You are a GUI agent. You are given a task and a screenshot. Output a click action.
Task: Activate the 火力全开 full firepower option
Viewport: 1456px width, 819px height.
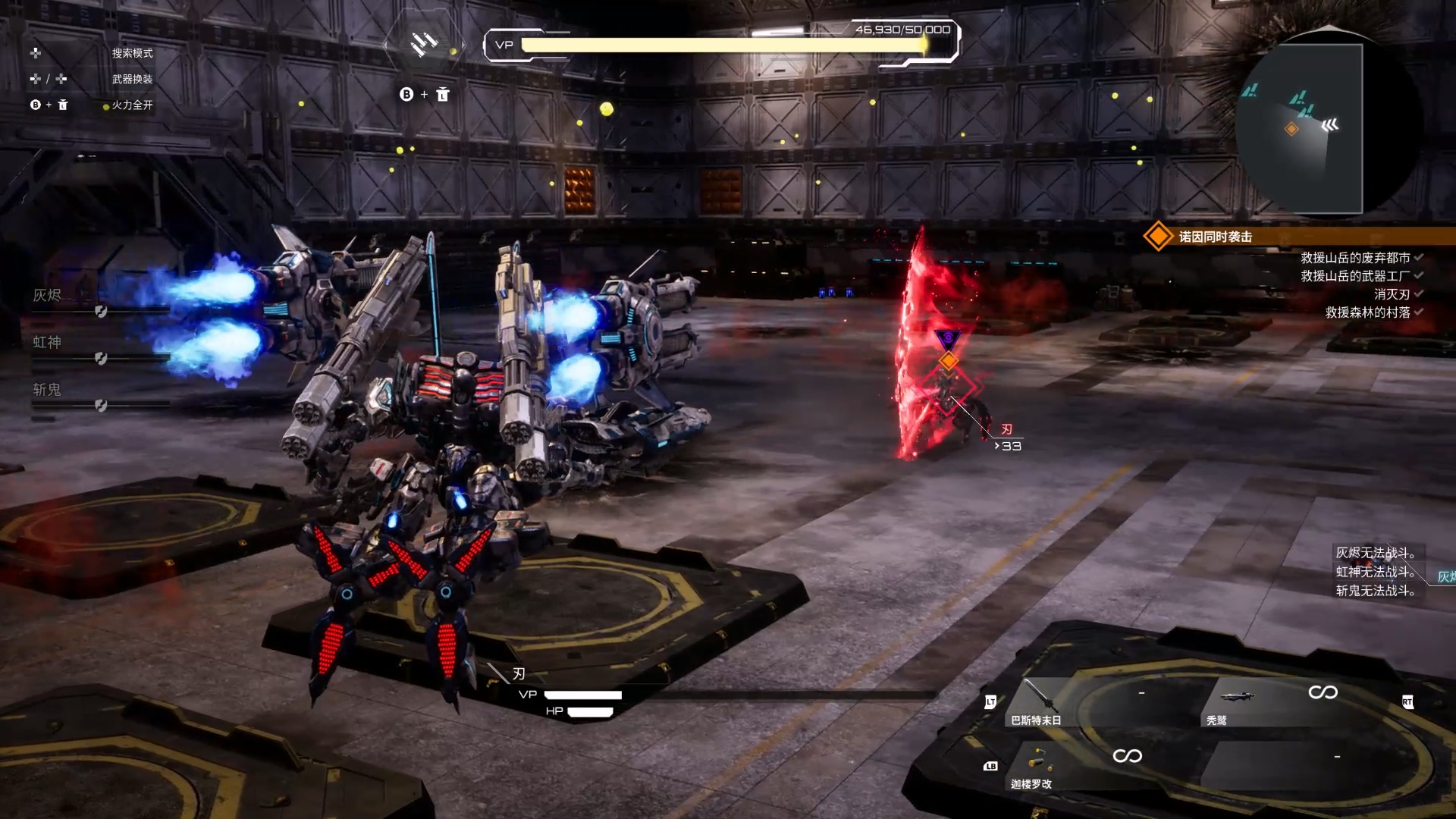[x=132, y=105]
